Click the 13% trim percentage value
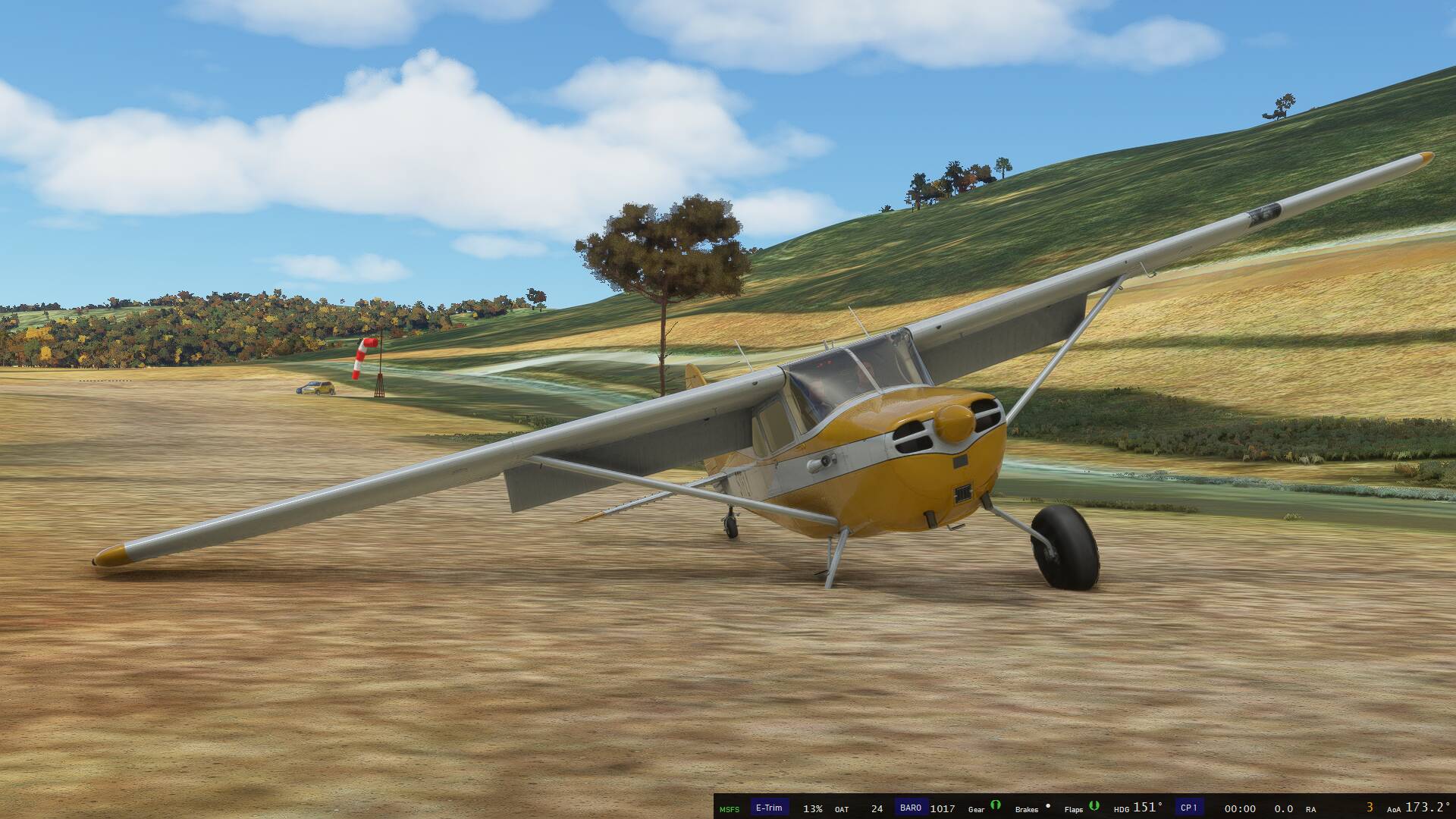 tap(813, 808)
